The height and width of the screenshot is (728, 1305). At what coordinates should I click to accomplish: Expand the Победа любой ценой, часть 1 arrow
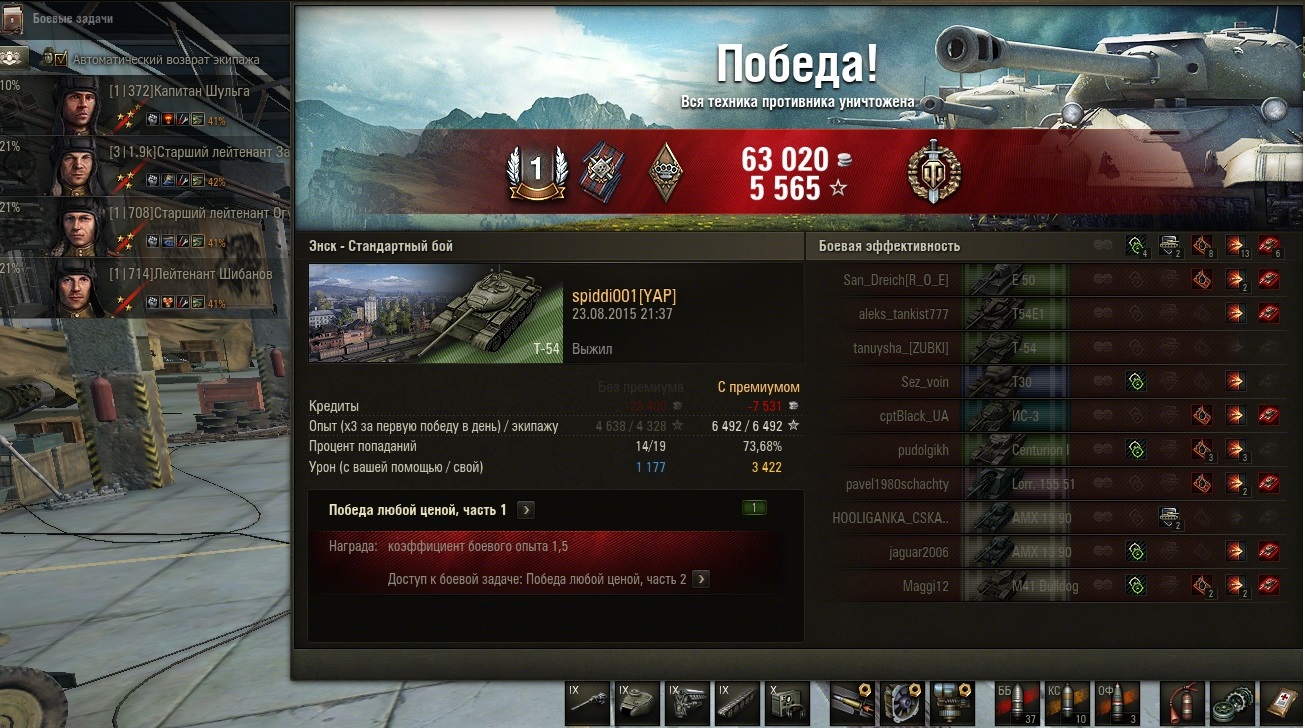(x=526, y=510)
